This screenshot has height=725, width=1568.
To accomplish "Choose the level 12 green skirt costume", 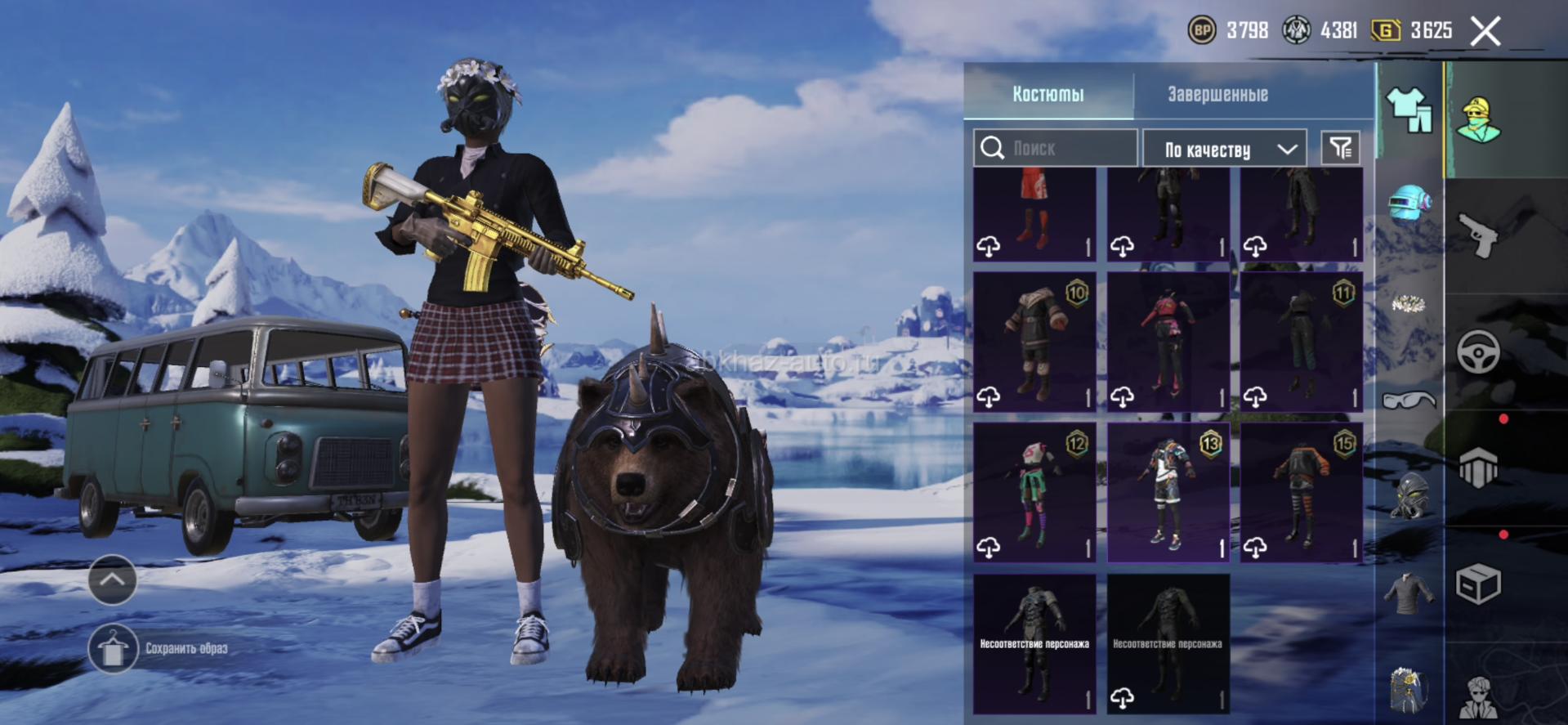I will coord(1034,492).
